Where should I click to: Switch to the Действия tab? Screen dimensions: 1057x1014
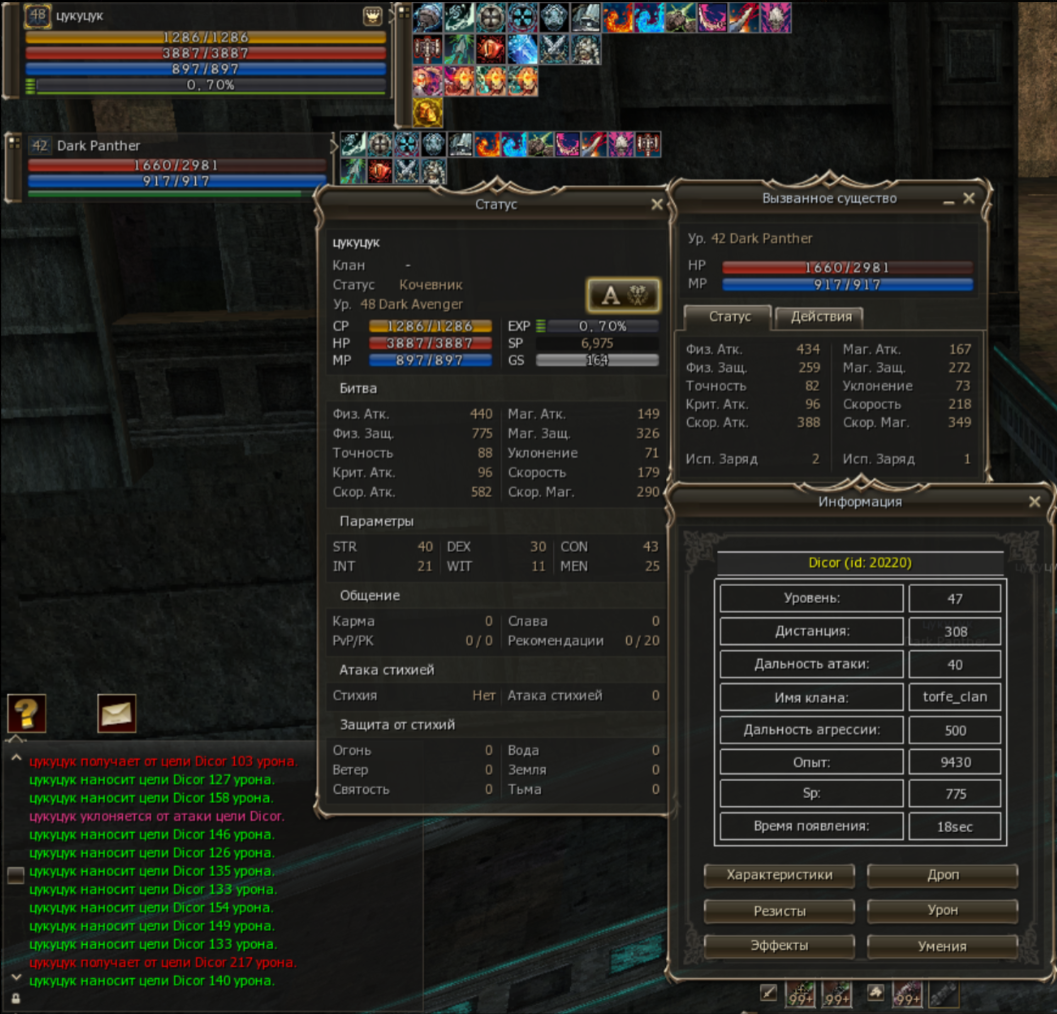coord(821,317)
